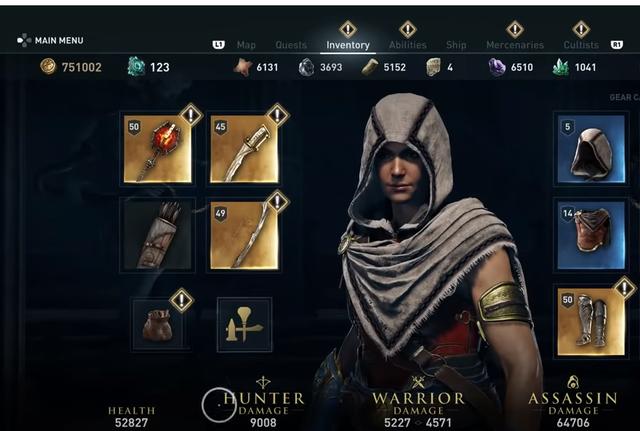Switch to the Cultists tab

click(x=581, y=45)
